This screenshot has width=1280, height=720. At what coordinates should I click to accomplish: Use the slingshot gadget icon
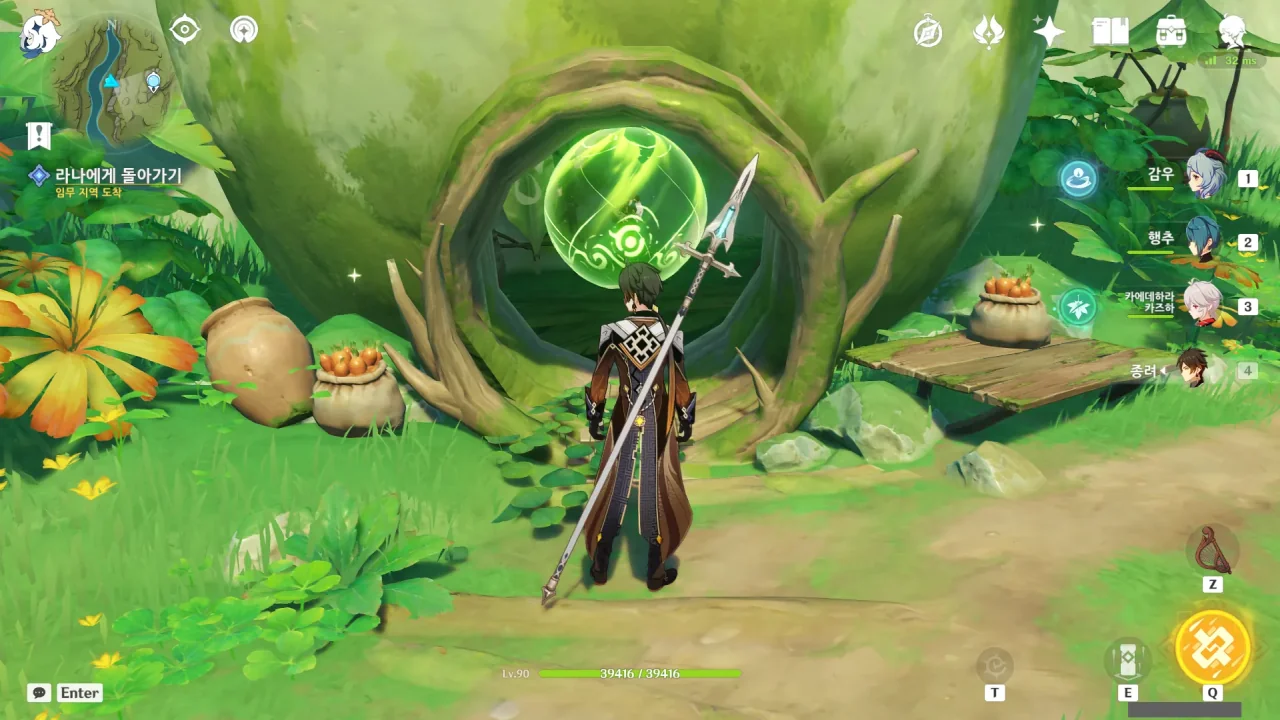(x=1212, y=549)
